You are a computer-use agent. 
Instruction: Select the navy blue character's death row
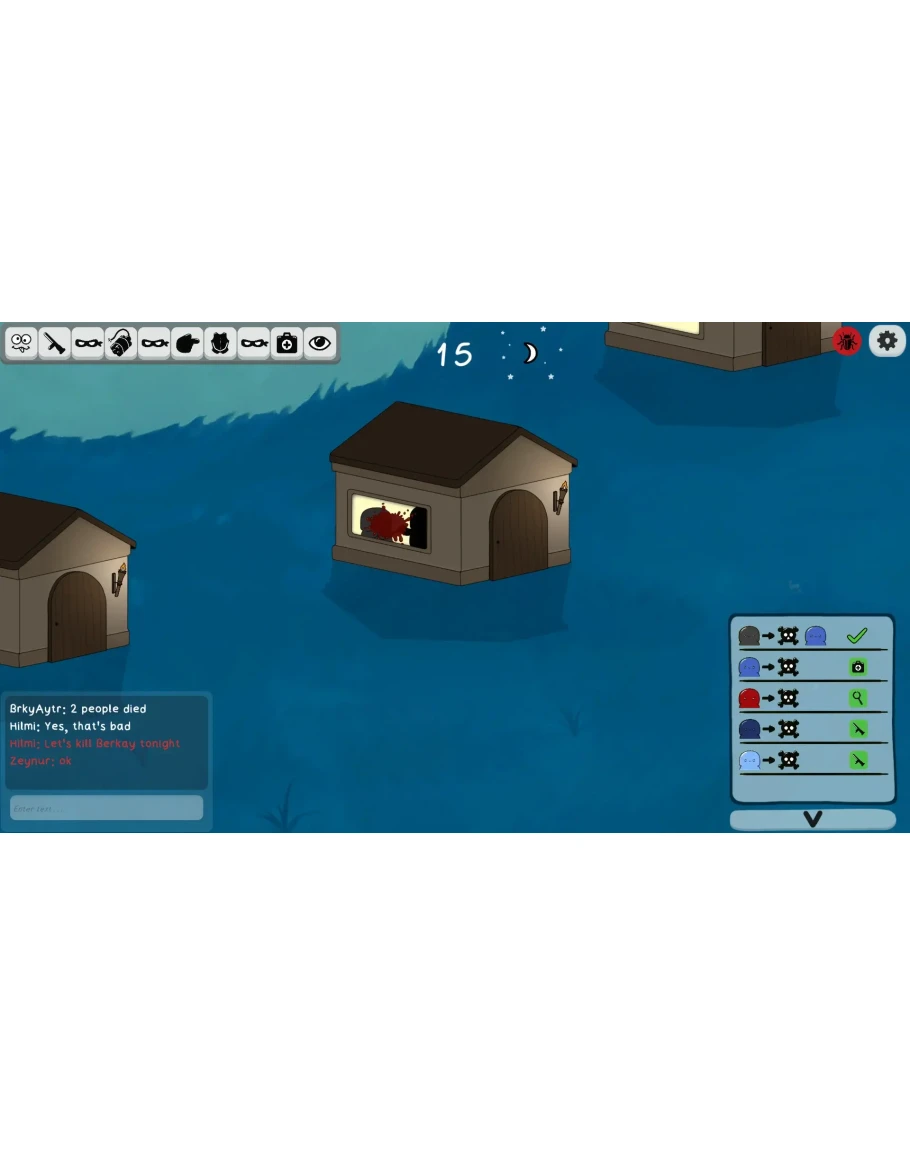[x=812, y=729]
